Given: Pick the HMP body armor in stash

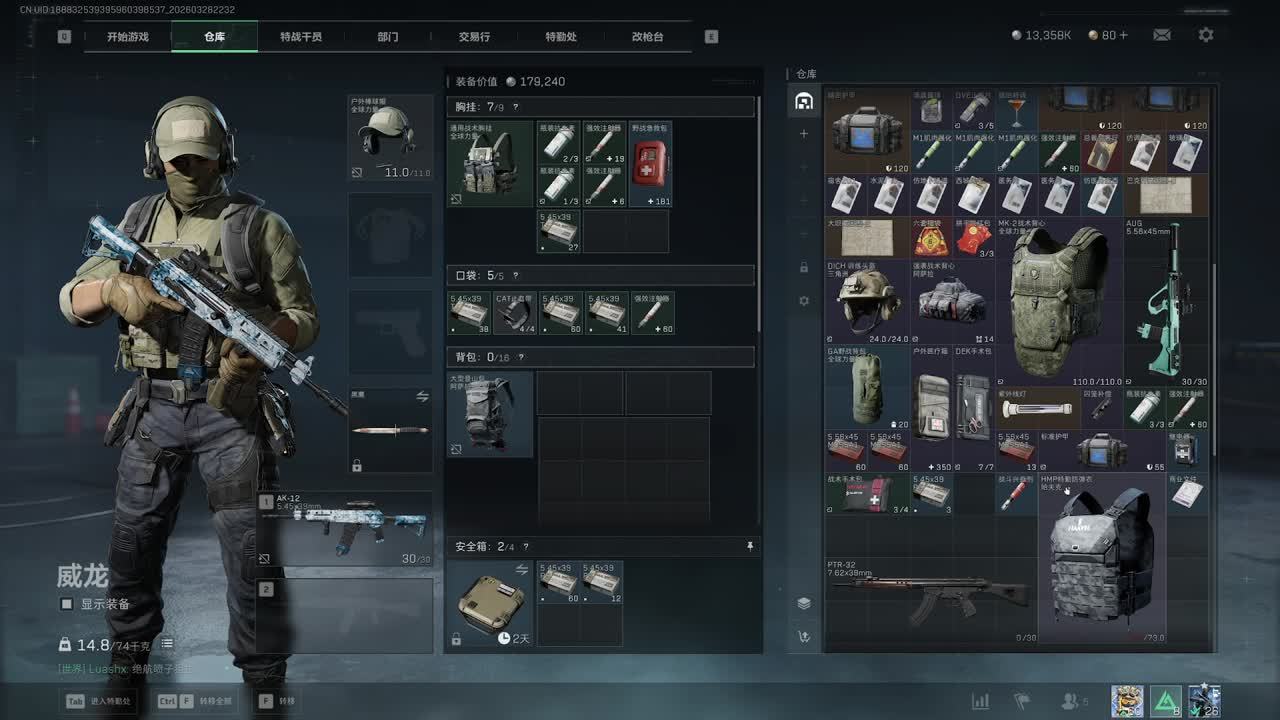Looking at the screenshot, I should (1102, 558).
